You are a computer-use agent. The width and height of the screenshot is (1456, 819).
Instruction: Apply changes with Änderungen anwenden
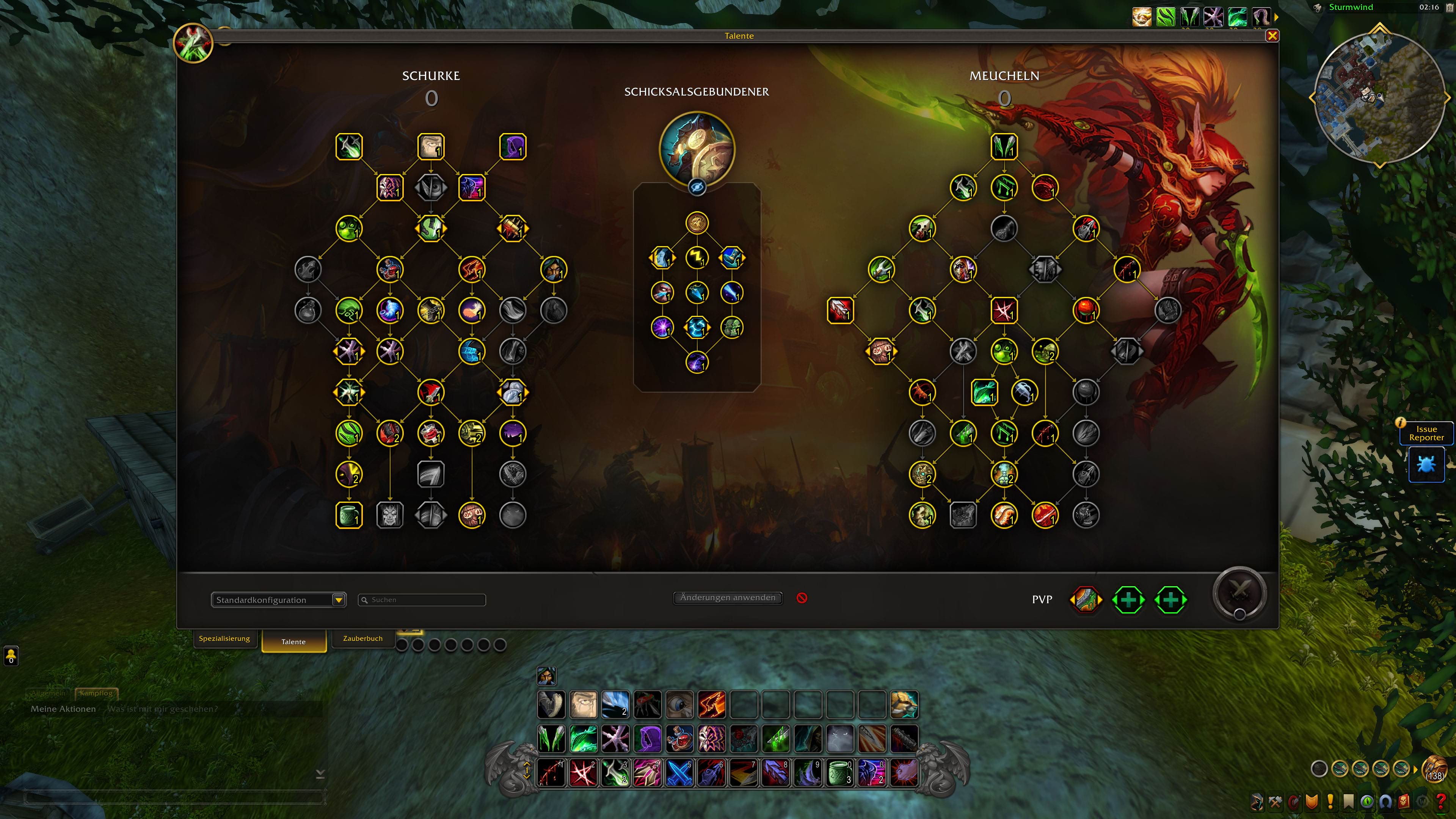coord(728,598)
